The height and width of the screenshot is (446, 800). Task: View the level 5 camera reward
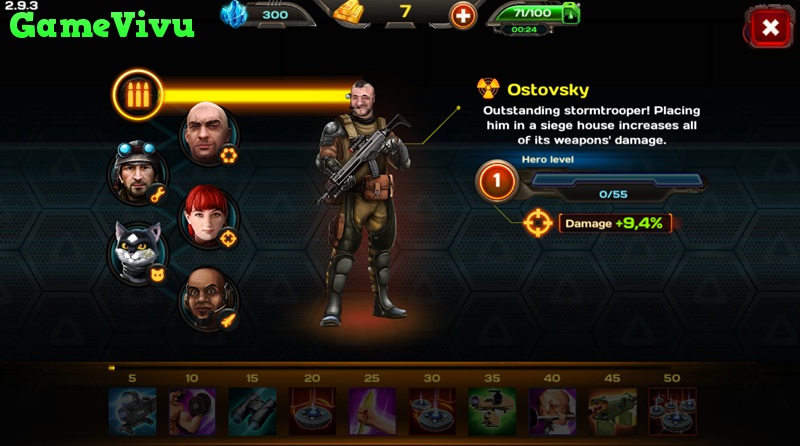132,411
